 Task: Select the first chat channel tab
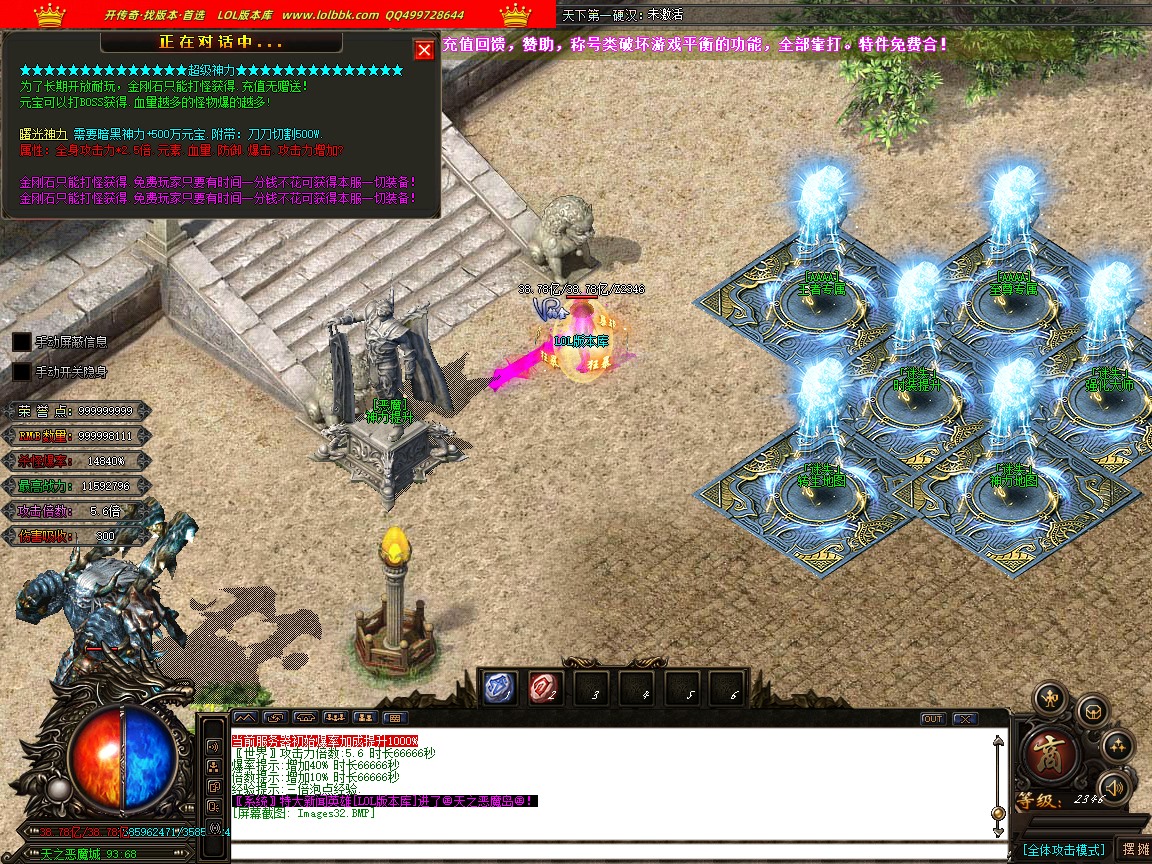pyautogui.click(x=244, y=717)
